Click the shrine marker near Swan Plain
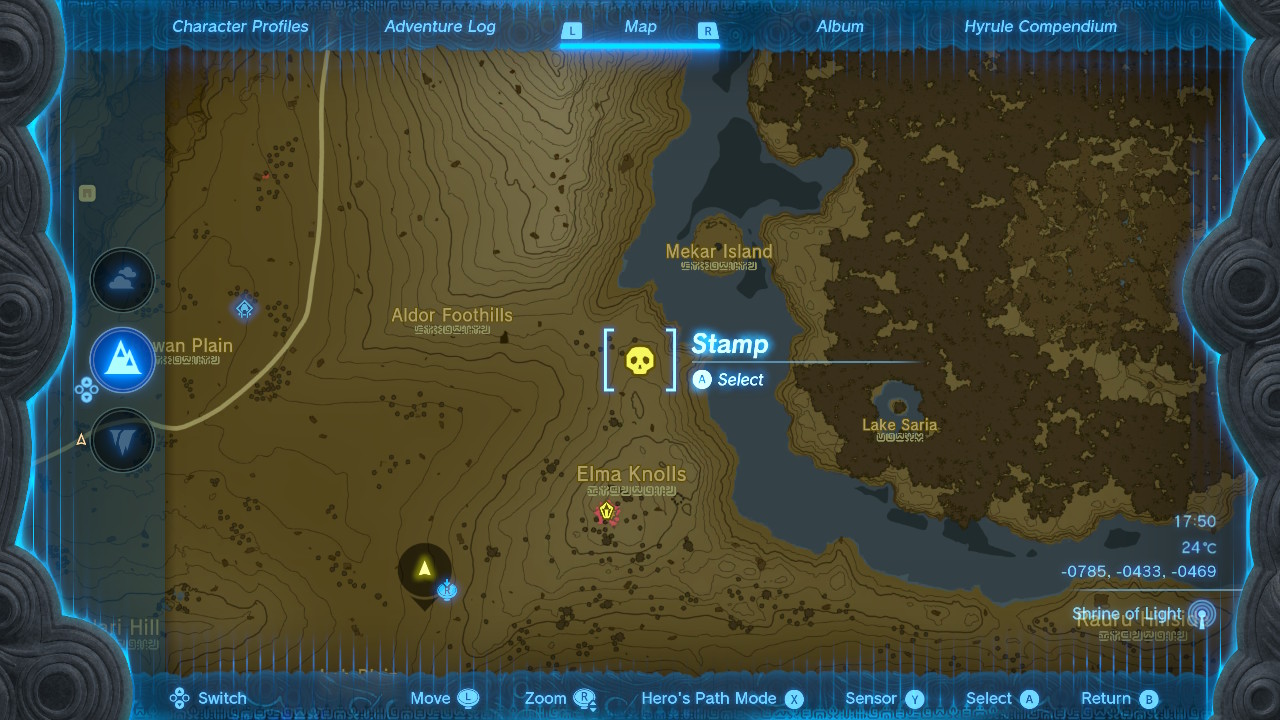1280x720 pixels. pos(243,309)
